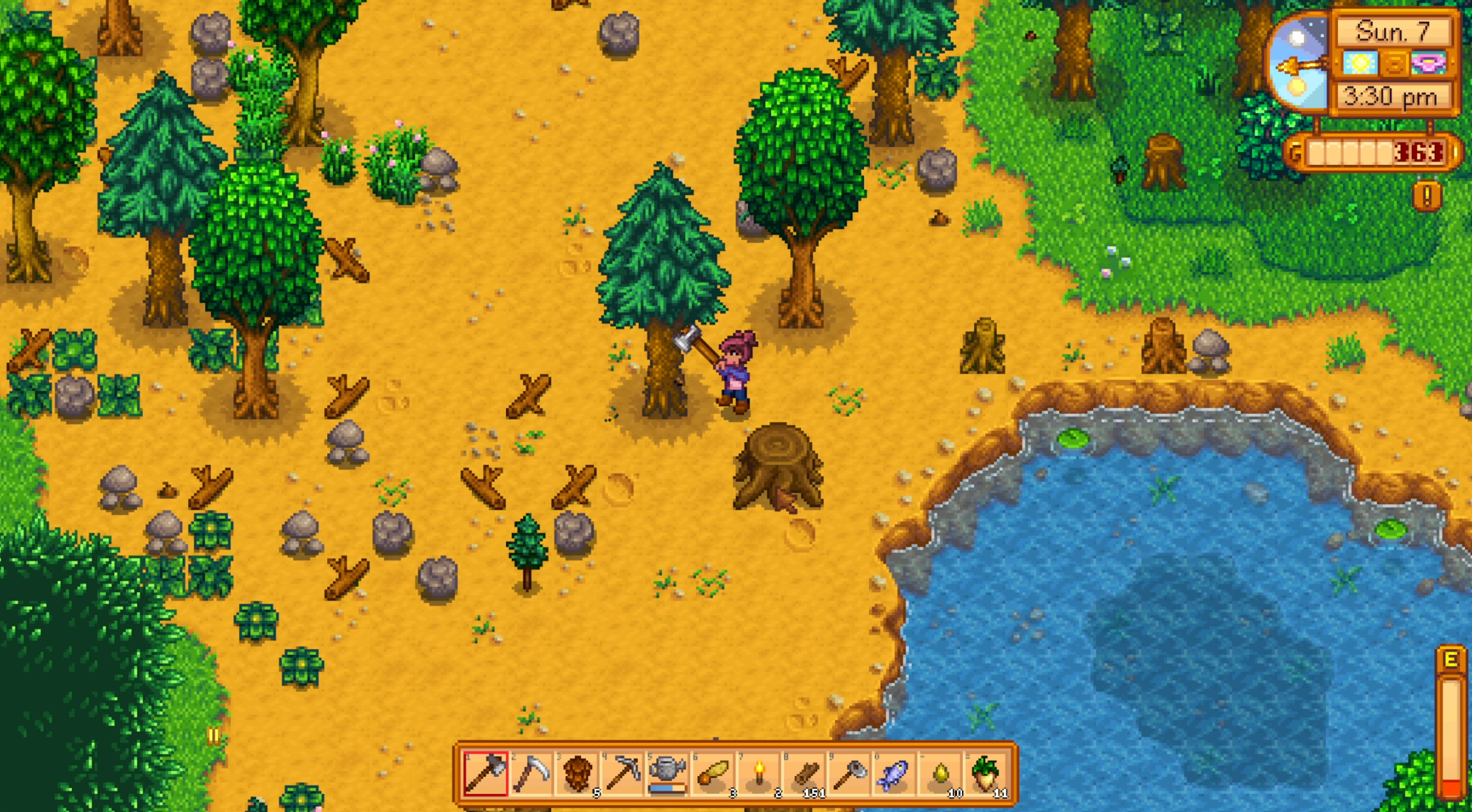Image resolution: width=1472 pixels, height=812 pixels.
Task: Select the wood stack of 151
Action: coord(804,774)
